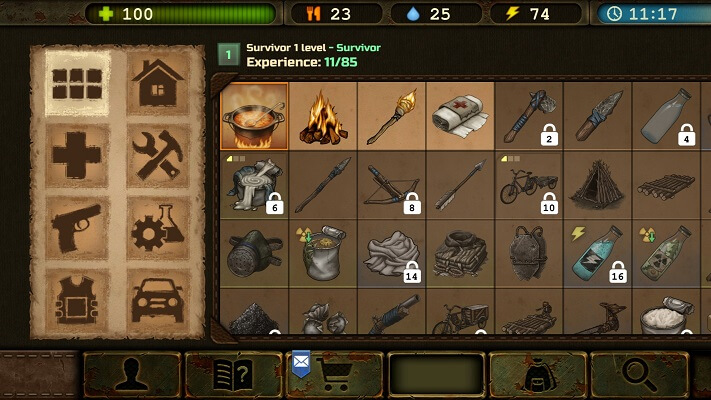Choose the locked bicycle recipe
Viewport: 711px width, 400px height.
528,184
